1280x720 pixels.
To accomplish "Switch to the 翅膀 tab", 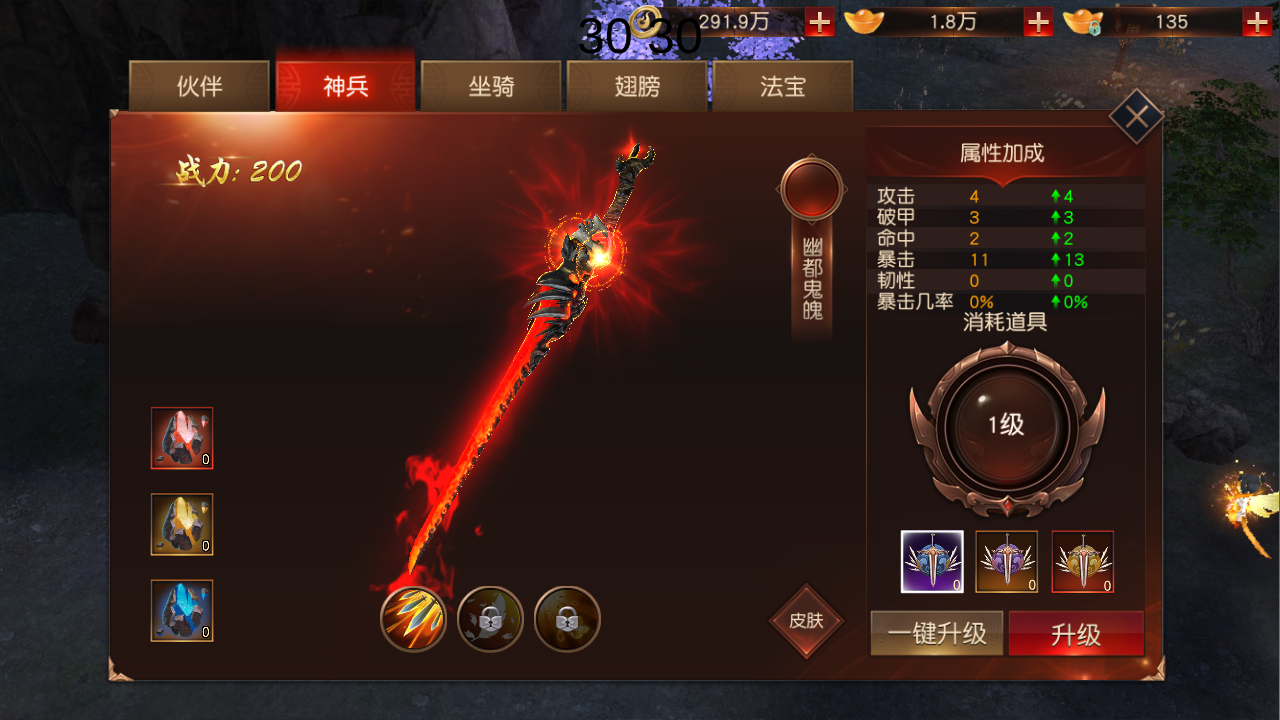I will 637,86.
